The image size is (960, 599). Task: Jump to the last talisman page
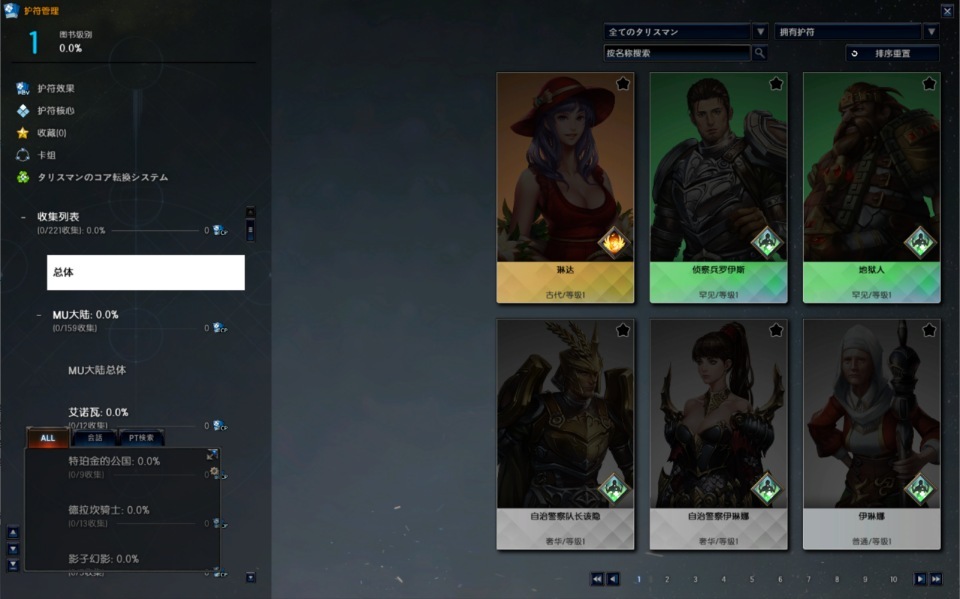[x=936, y=579]
